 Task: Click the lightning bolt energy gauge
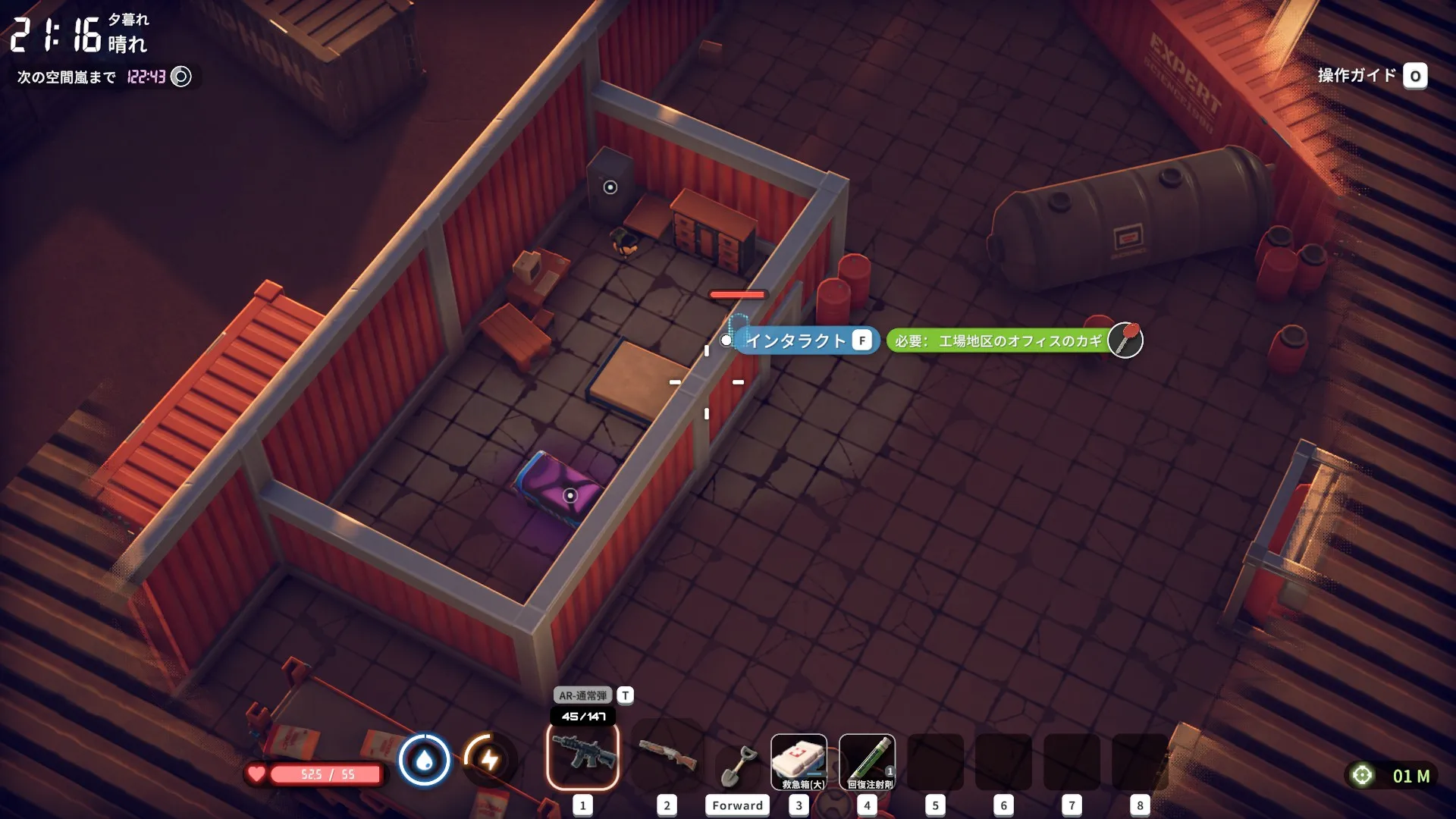pyautogui.click(x=489, y=759)
